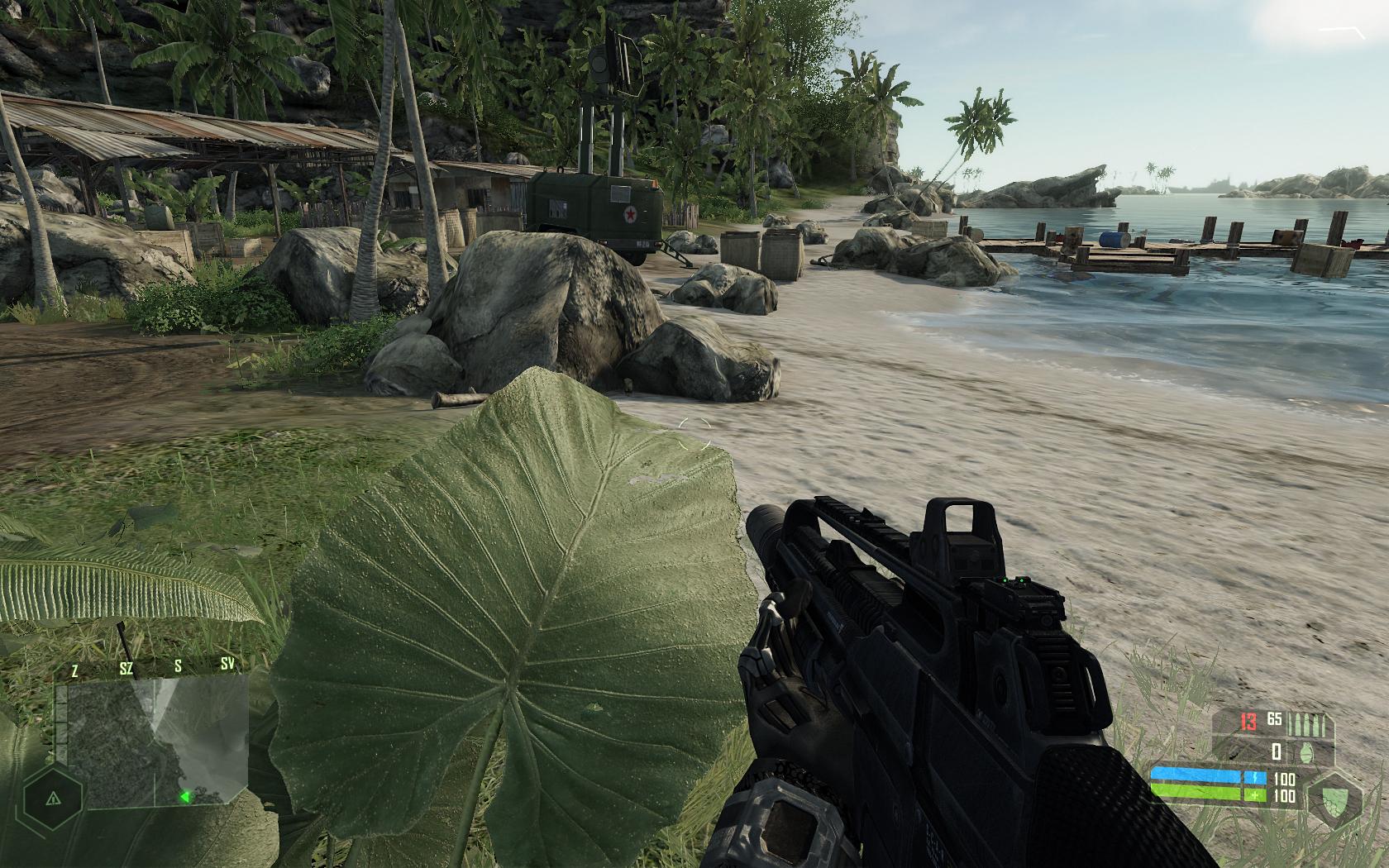
Task: Select the hexagonal warning triangle indicator
Action: [x=54, y=799]
